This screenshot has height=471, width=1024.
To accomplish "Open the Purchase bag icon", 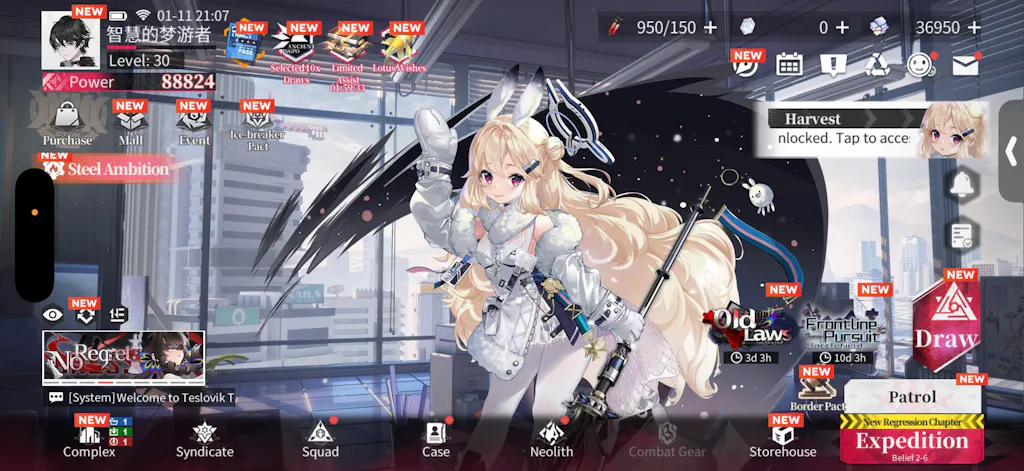I will click(x=67, y=122).
